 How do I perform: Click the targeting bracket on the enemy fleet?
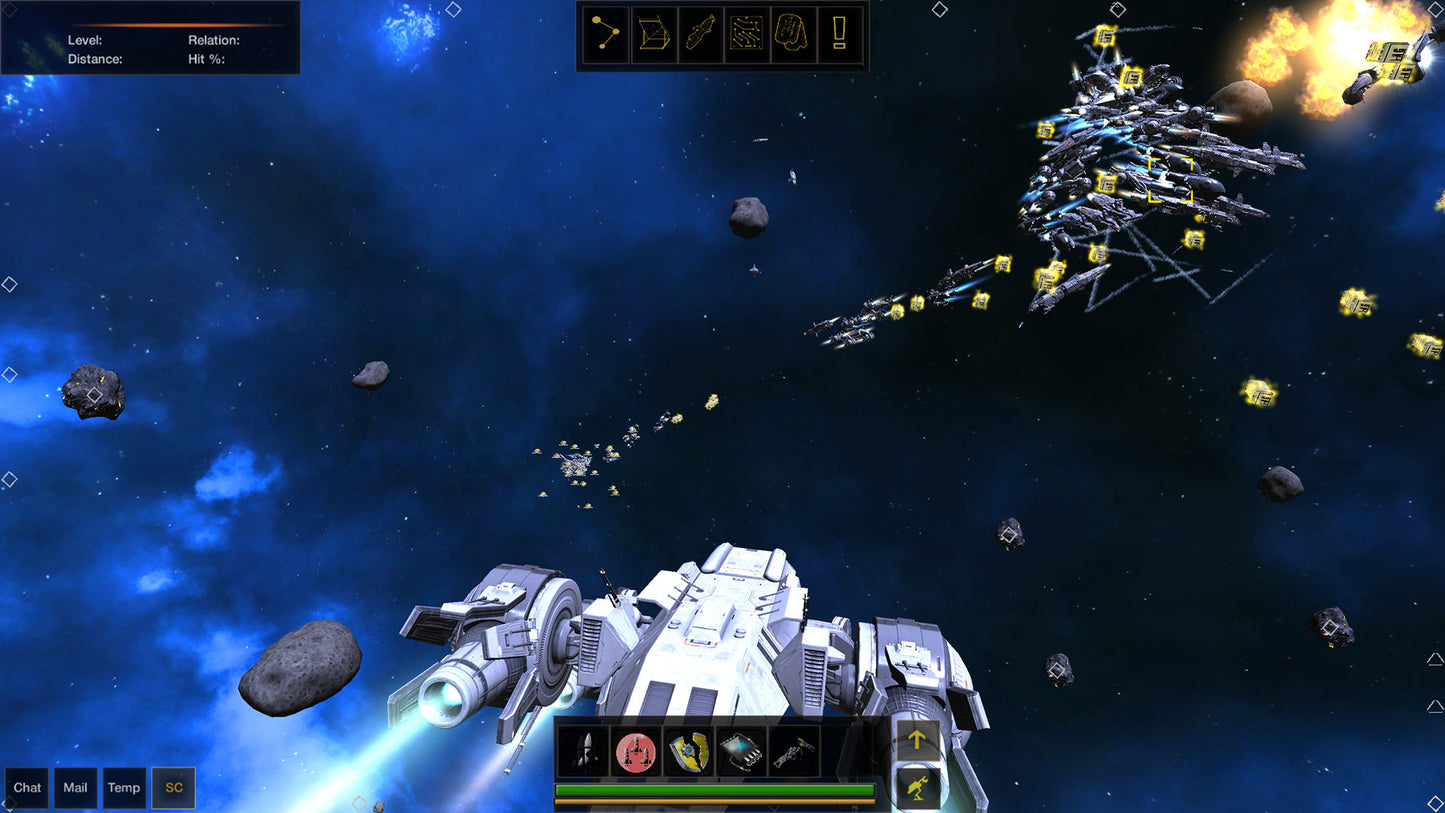(1172, 178)
